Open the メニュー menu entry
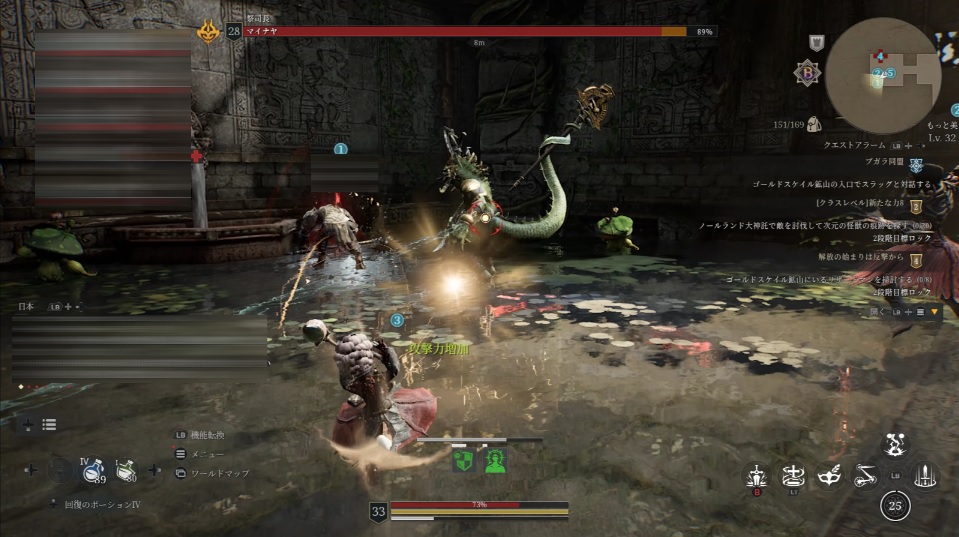This screenshot has width=959, height=537. [x=205, y=454]
